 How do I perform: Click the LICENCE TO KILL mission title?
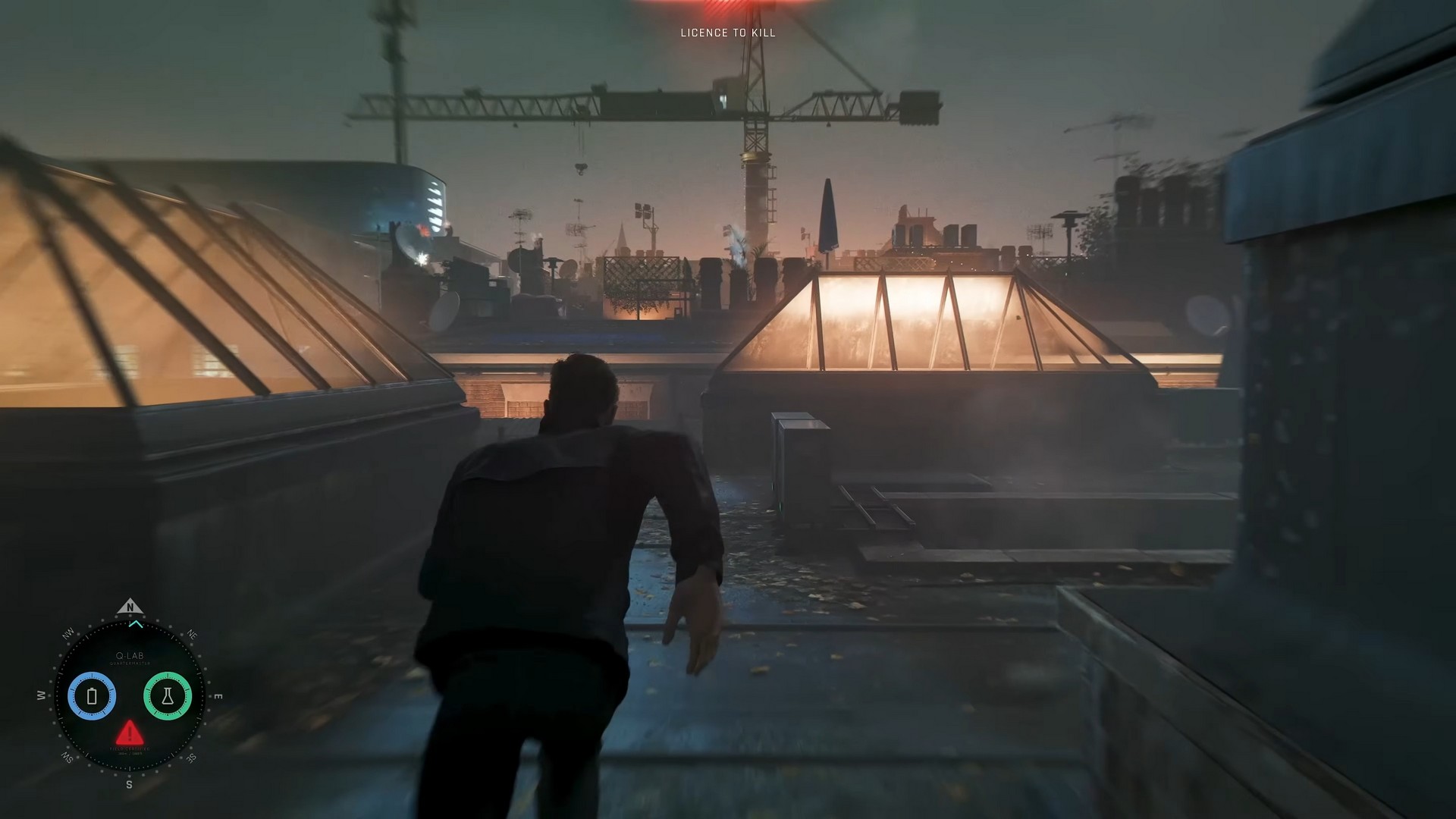click(x=727, y=33)
